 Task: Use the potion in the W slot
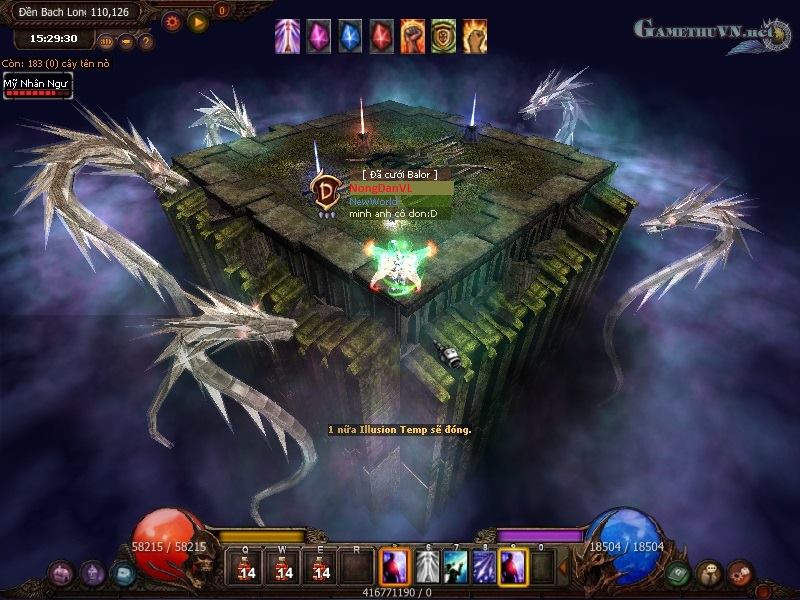coord(284,568)
